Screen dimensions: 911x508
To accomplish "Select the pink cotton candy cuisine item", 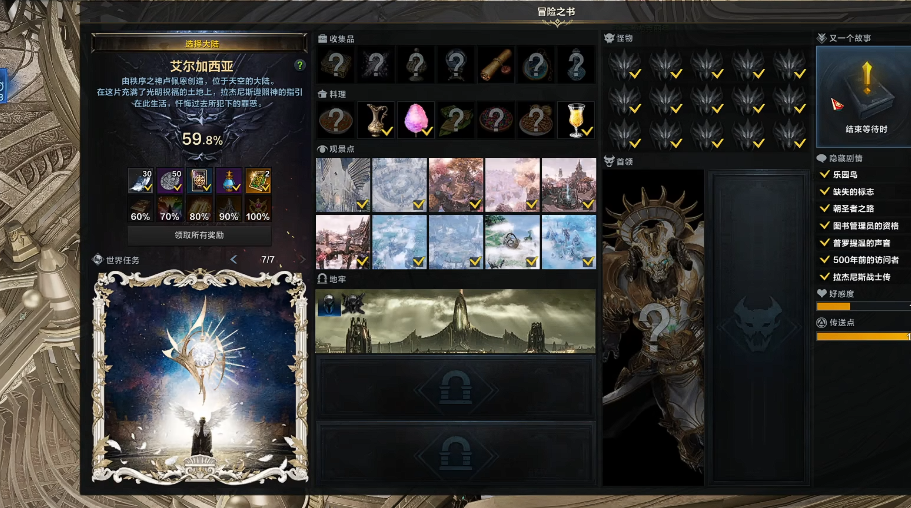I will pos(415,119).
